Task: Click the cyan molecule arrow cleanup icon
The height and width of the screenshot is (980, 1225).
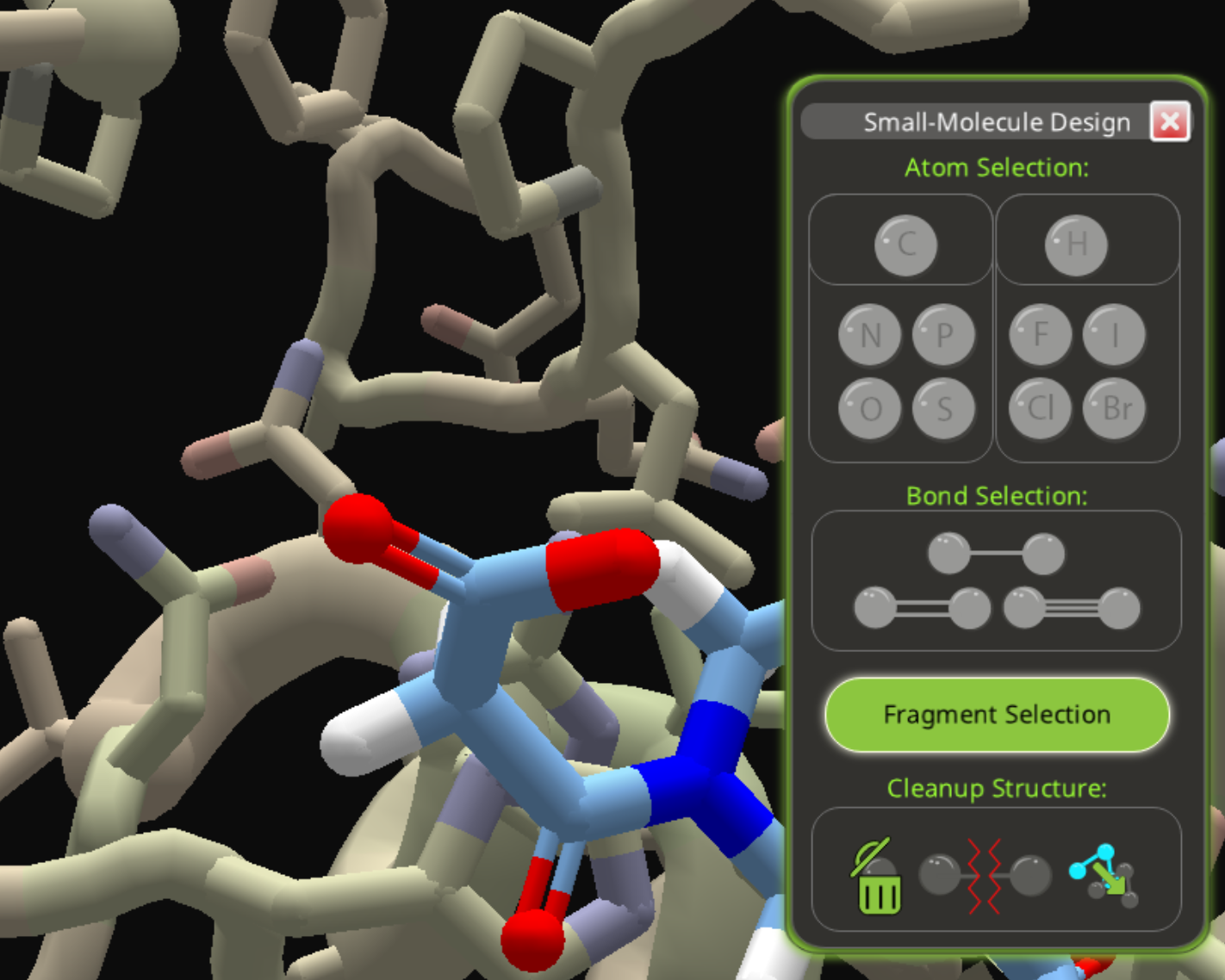Action: (1104, 877)
